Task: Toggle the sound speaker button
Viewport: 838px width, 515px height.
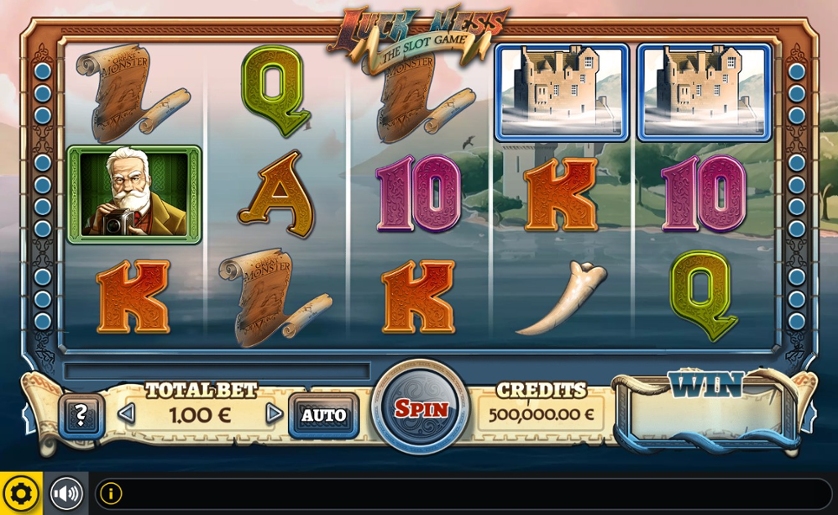Action: pos(66,493)
